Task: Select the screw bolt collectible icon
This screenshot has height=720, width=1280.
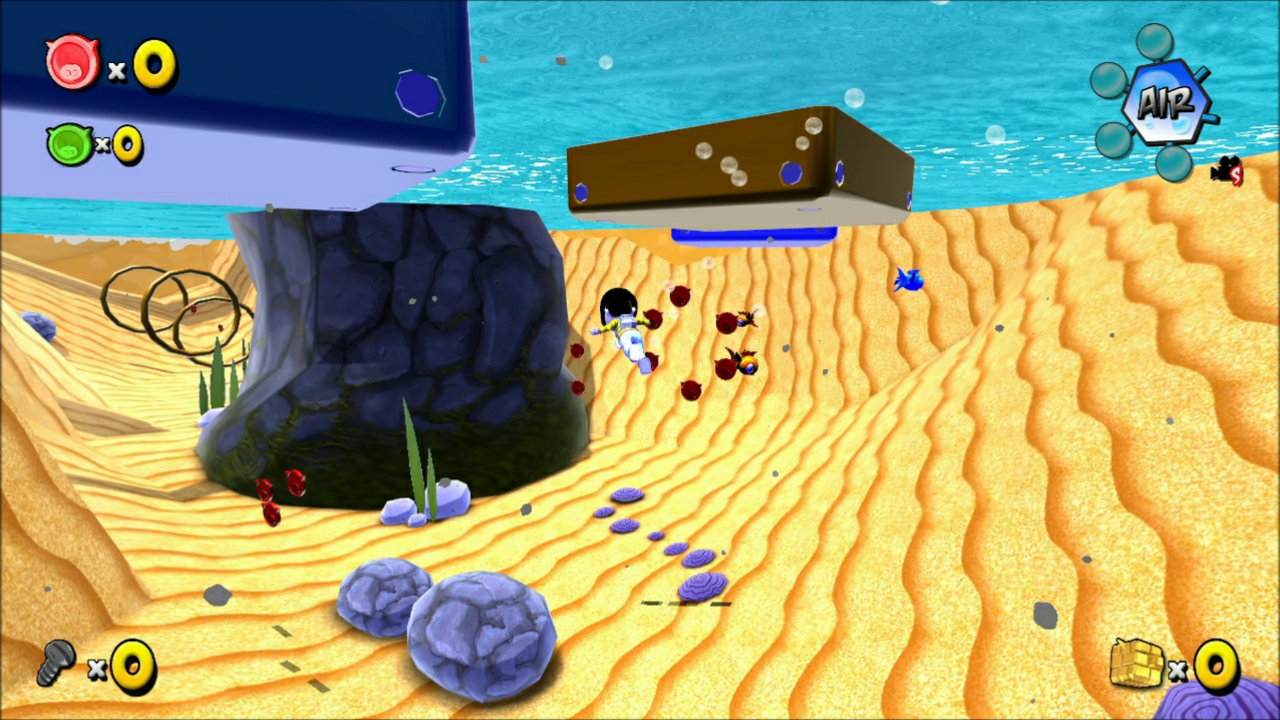Action: pos(56,662)
